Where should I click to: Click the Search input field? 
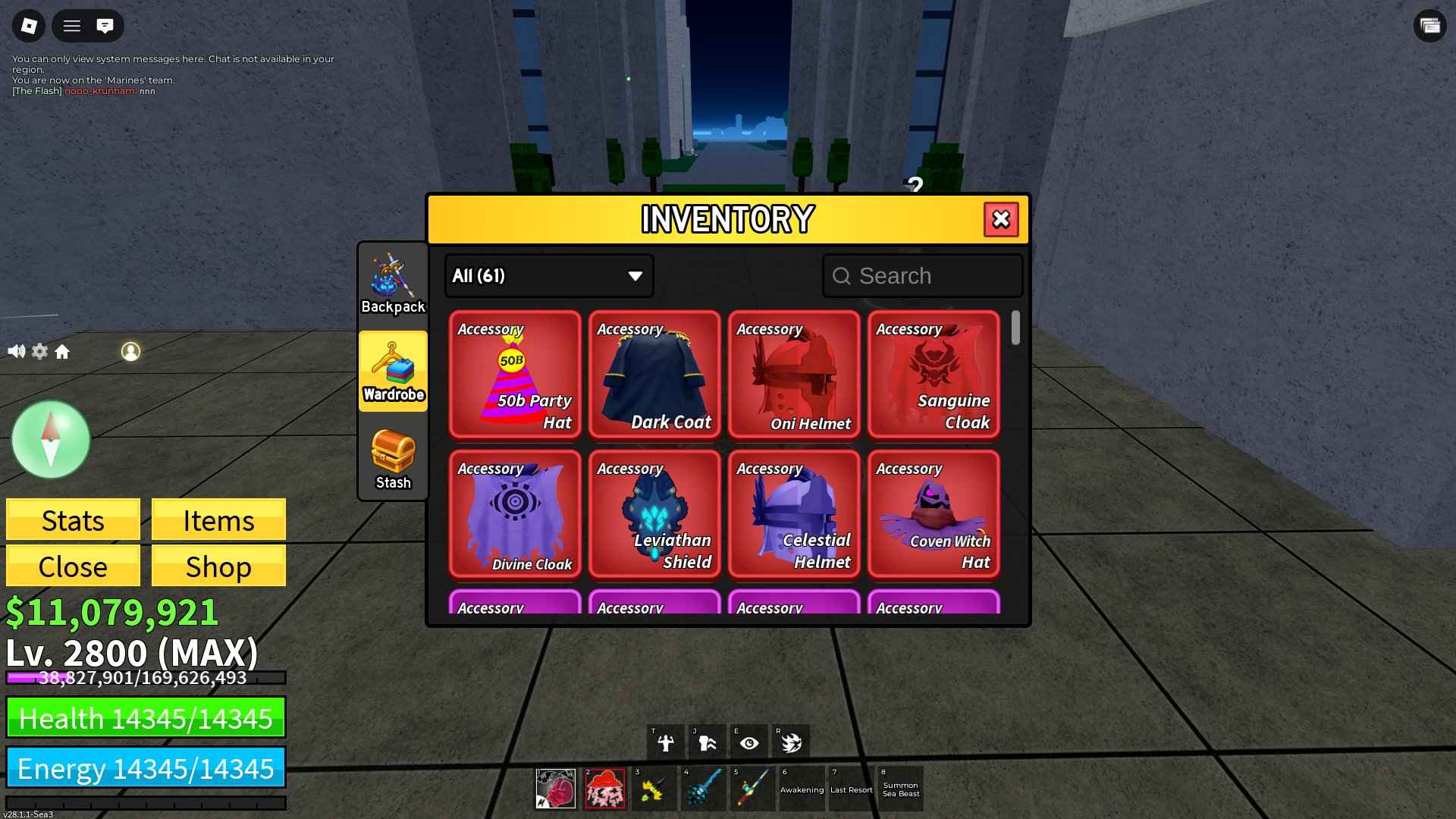[x=922, y=276]
